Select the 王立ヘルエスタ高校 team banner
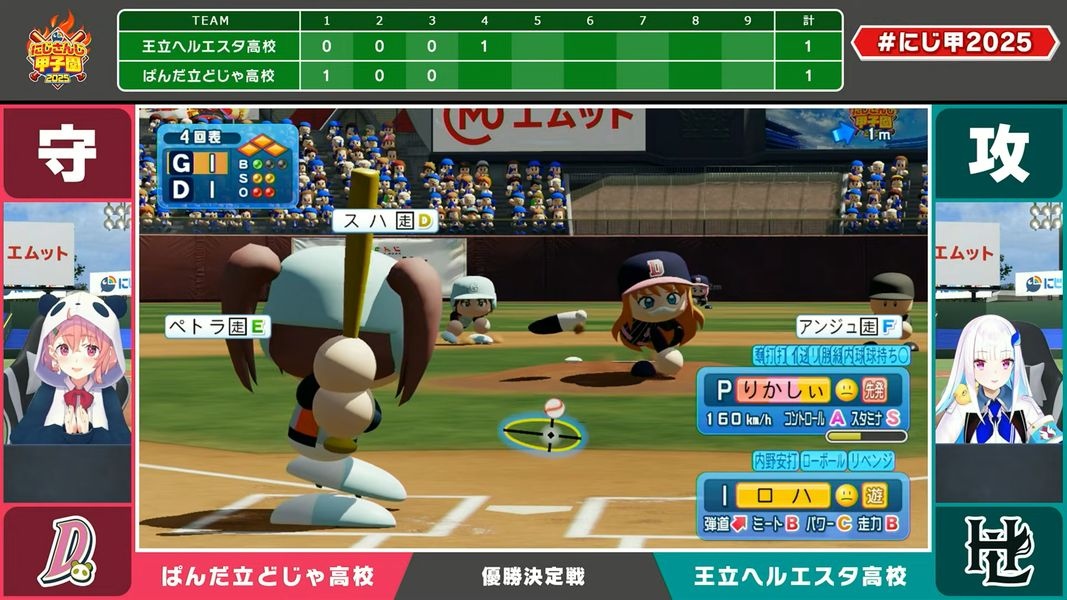Screen dimensions: 1067x600 click(x=800, y=577)
